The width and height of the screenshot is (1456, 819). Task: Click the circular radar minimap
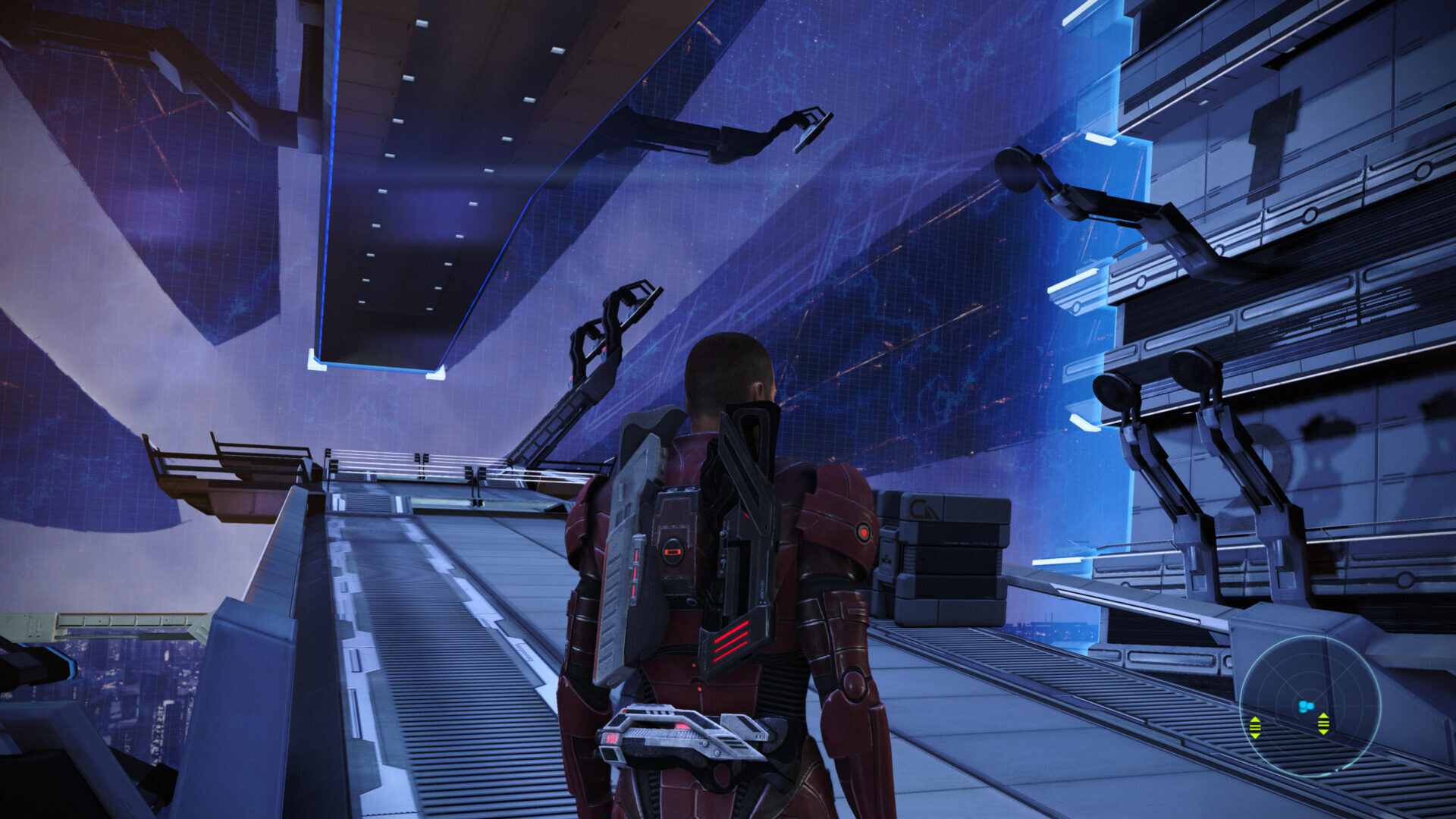coord(1310,706)
